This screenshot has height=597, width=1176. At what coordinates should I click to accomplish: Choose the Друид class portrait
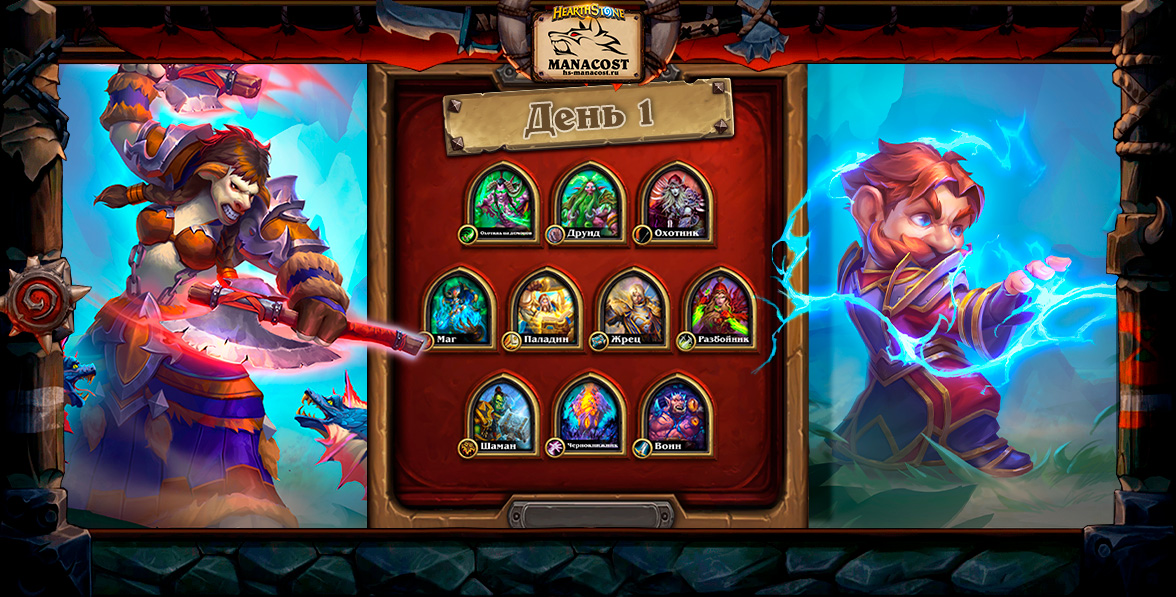pyautogui.click(x=590, y=200)
